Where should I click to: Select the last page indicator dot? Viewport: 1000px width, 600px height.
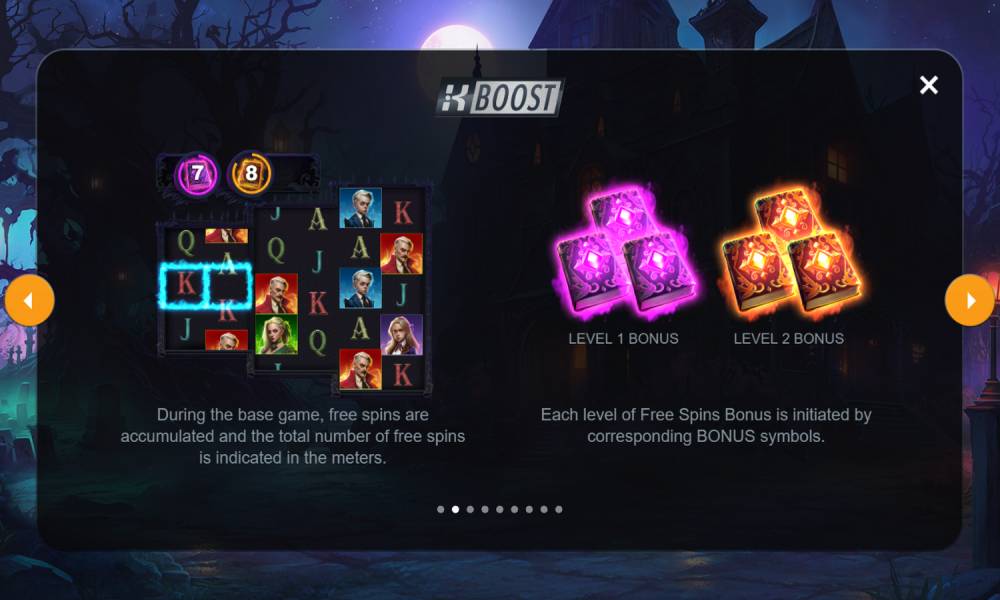point(559,509)
